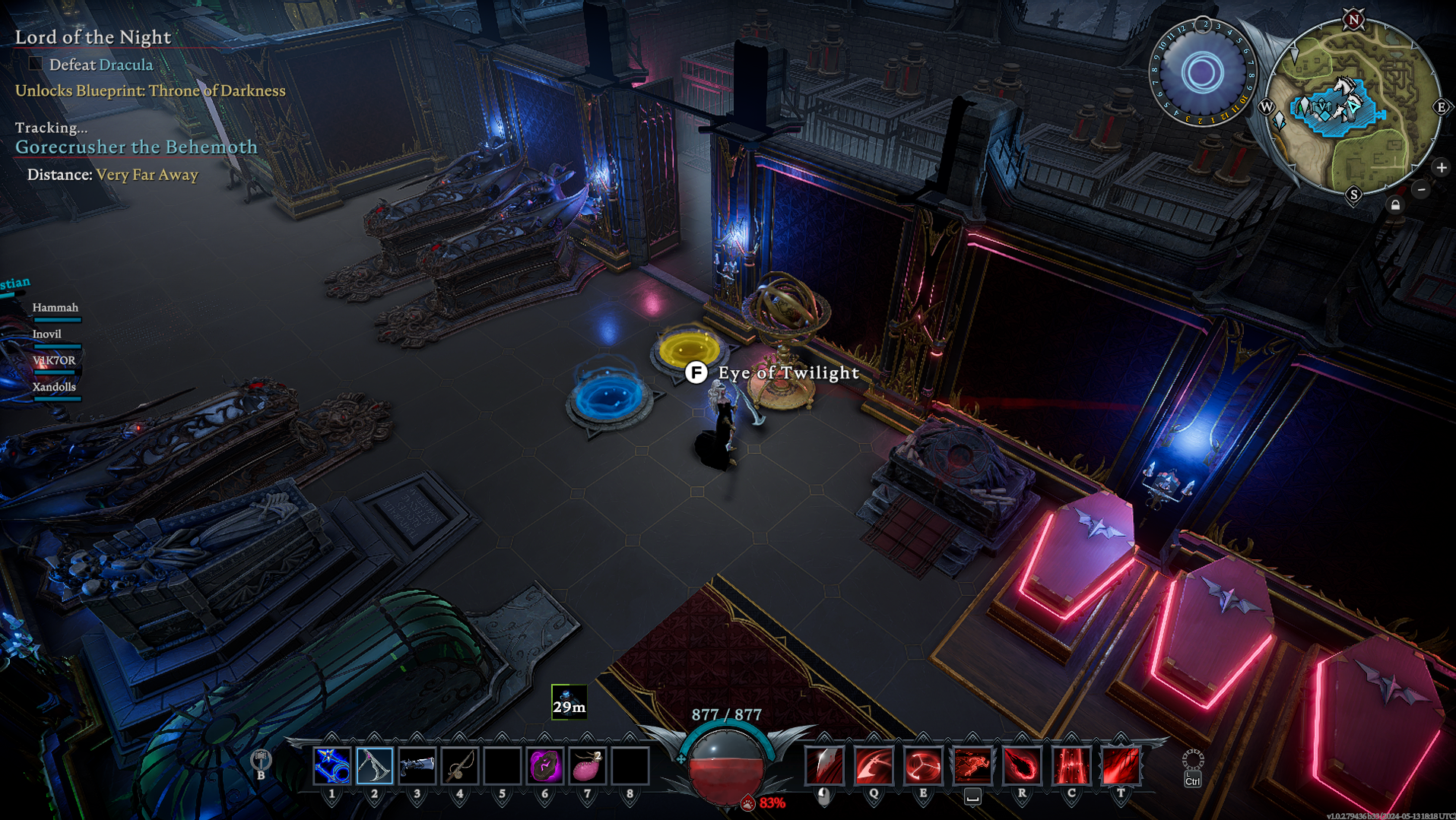Activate the blood rain C spell
The height and width of the screenshot is (820, 1456).
pos(1071,765)
